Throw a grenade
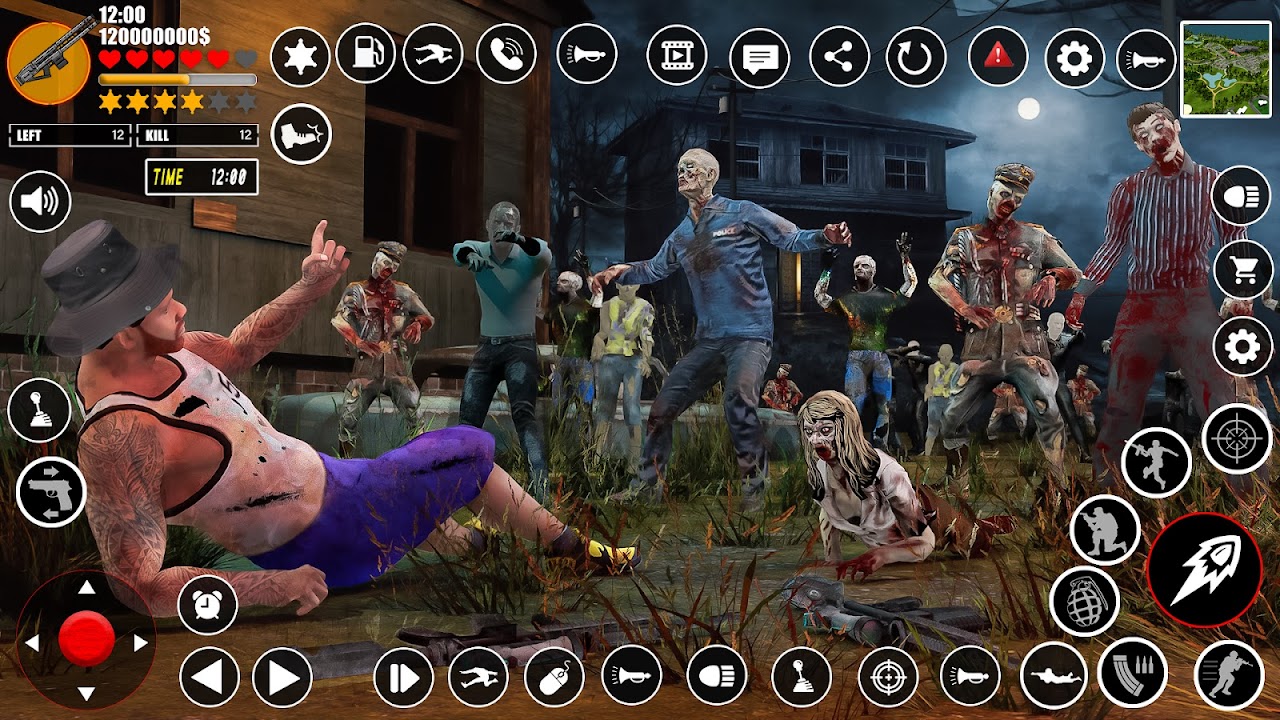 click(1084, 602)
